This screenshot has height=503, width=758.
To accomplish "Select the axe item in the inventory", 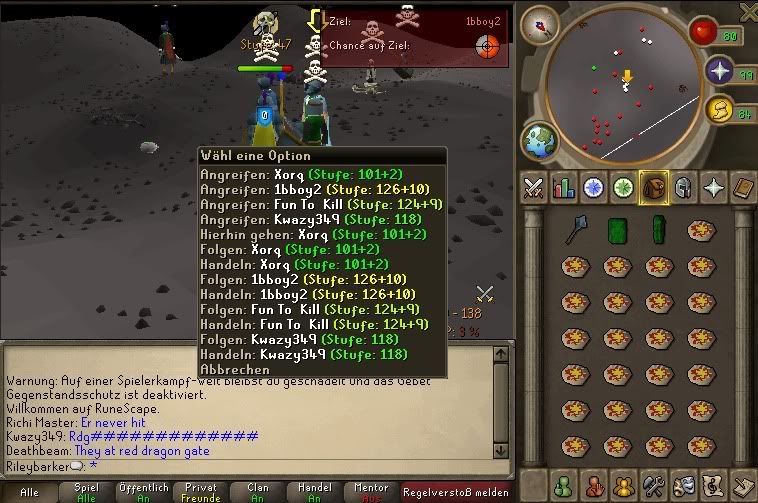I will pos(577,231).
